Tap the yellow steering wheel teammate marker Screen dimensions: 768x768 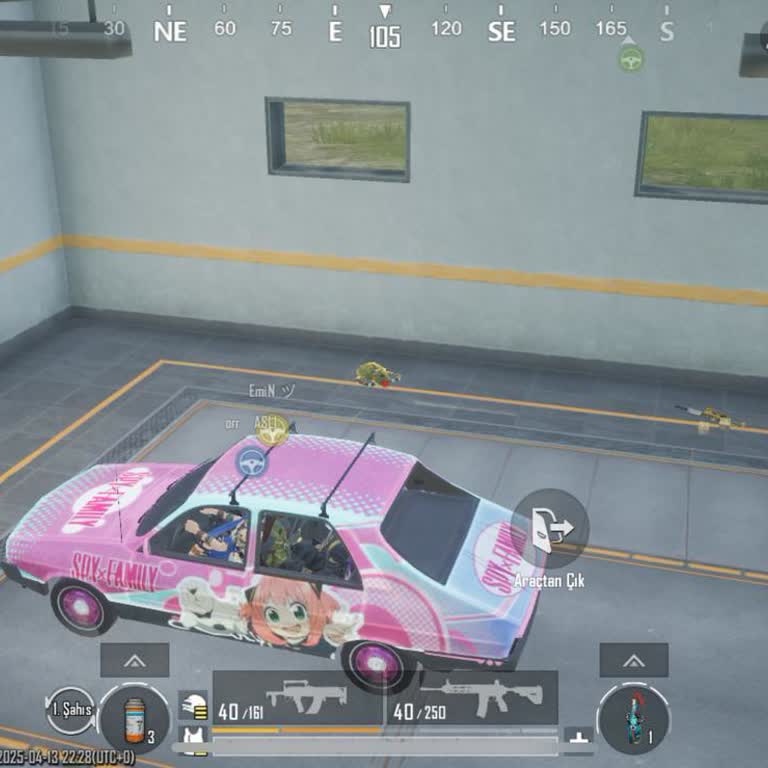(272, 431)
